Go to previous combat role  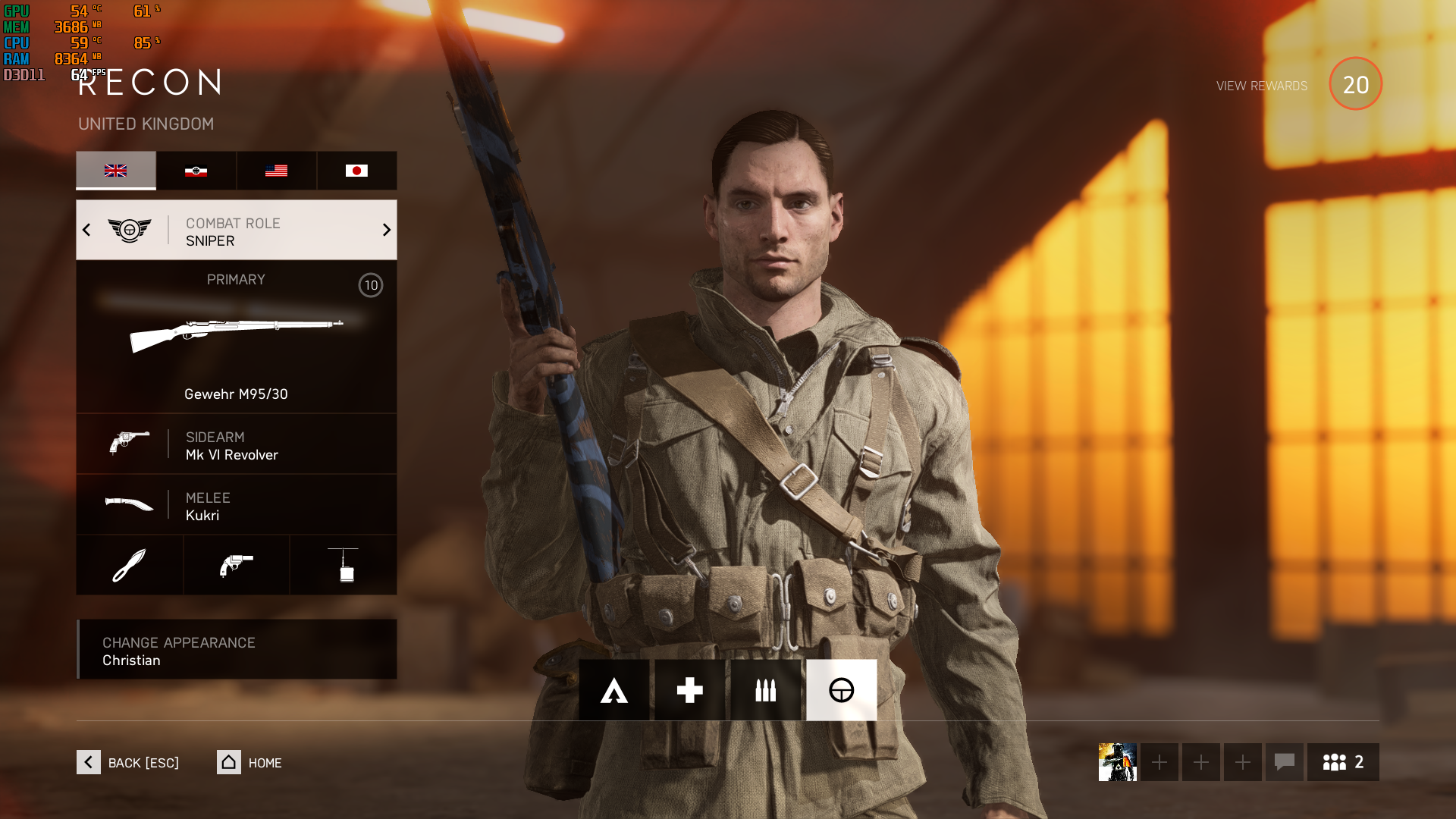click(86, 230)
